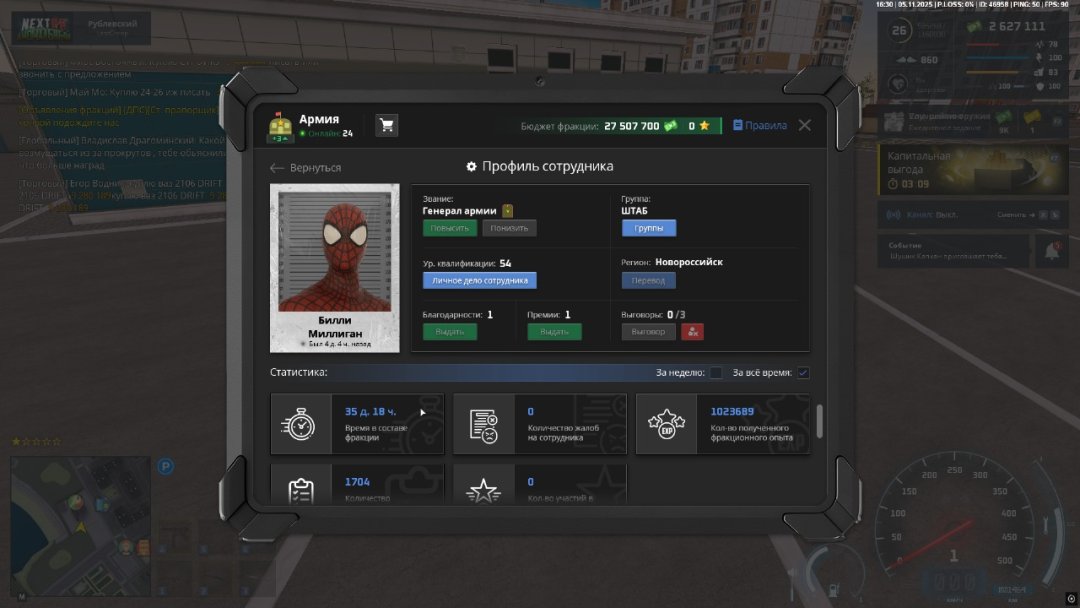This screenshot has width=1080, height=608.
Task: Open the Группы groups button
Action: click(648, 228)
